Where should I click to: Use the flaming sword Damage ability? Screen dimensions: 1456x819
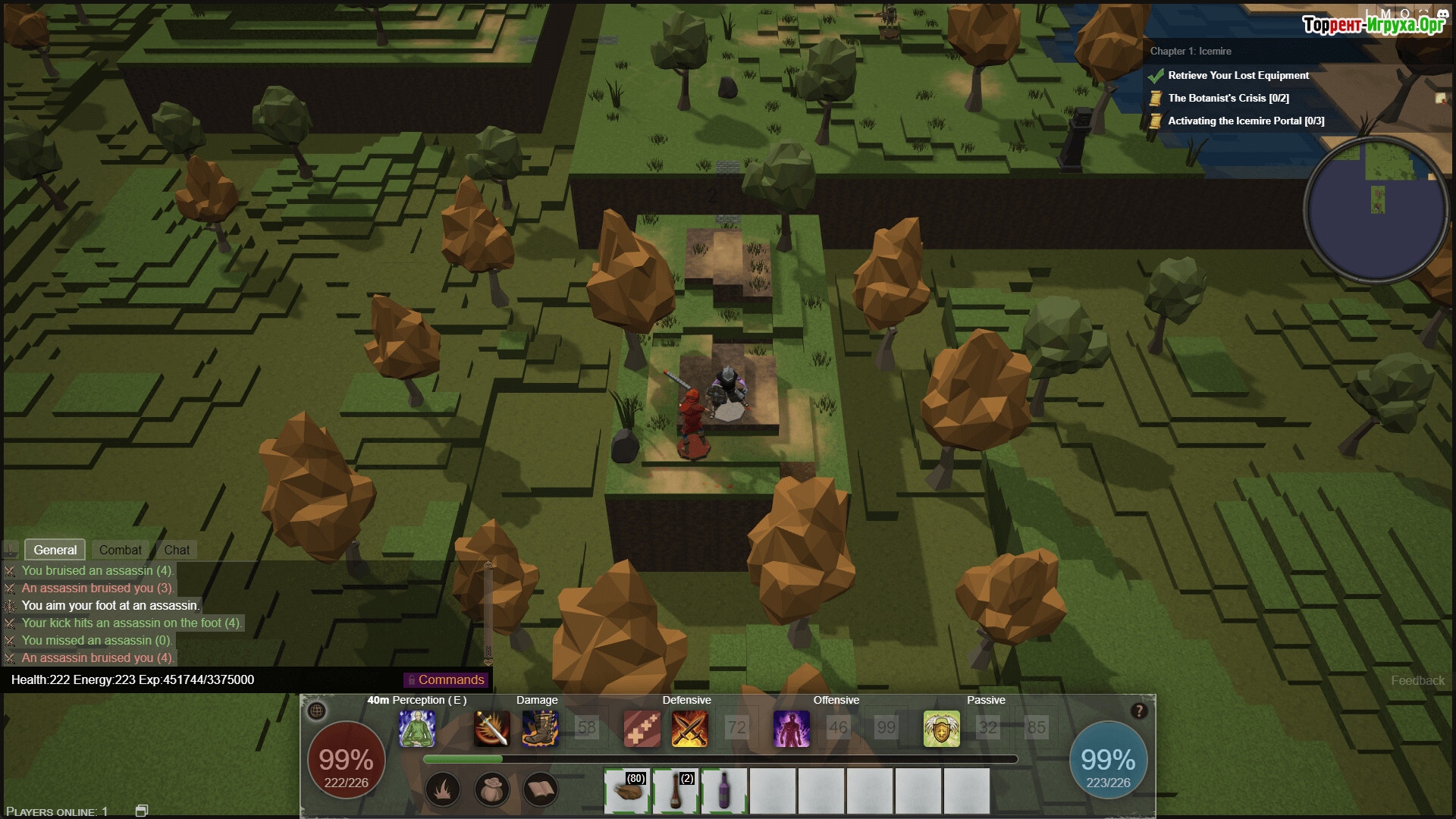(x=492, y=729)
